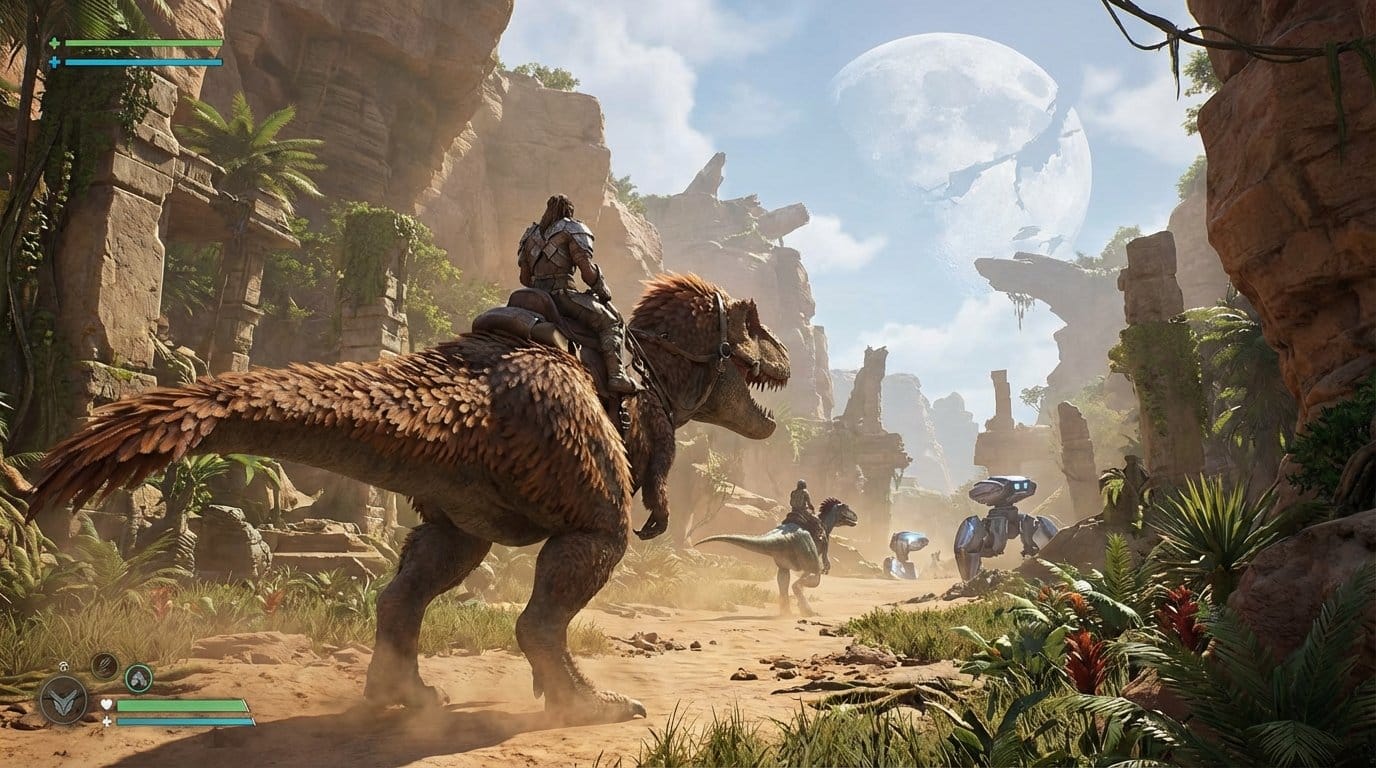The image size is (1376, 768).
Task: Click the green plus icon in top-left HUD
Action: (x=55, y=43)
